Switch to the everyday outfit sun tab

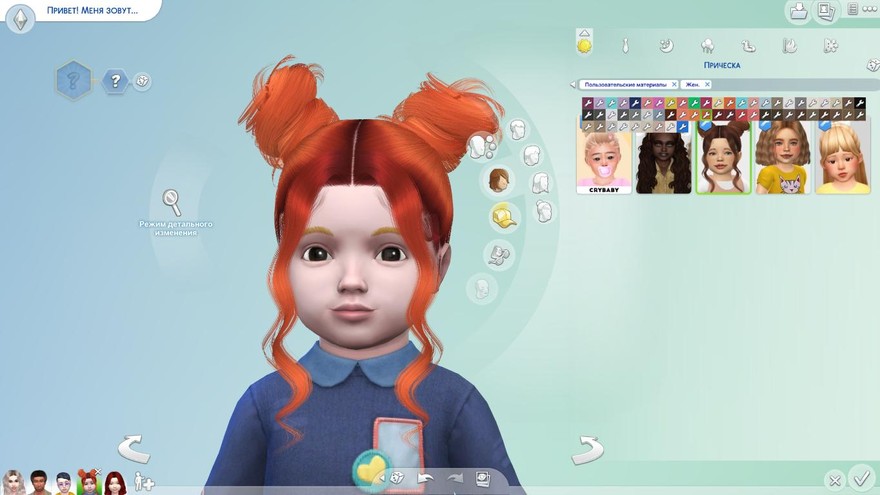(x=584, y=44)
